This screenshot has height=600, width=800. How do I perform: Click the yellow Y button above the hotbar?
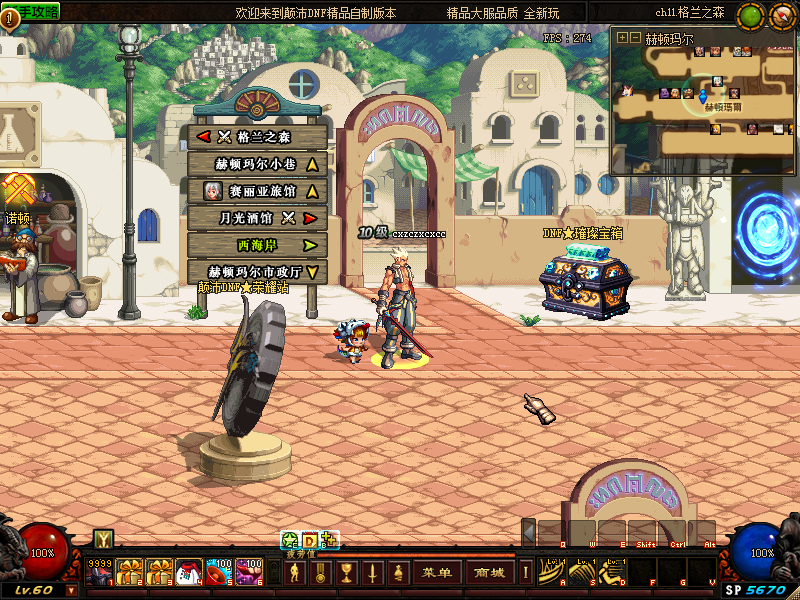coord(103,539)
